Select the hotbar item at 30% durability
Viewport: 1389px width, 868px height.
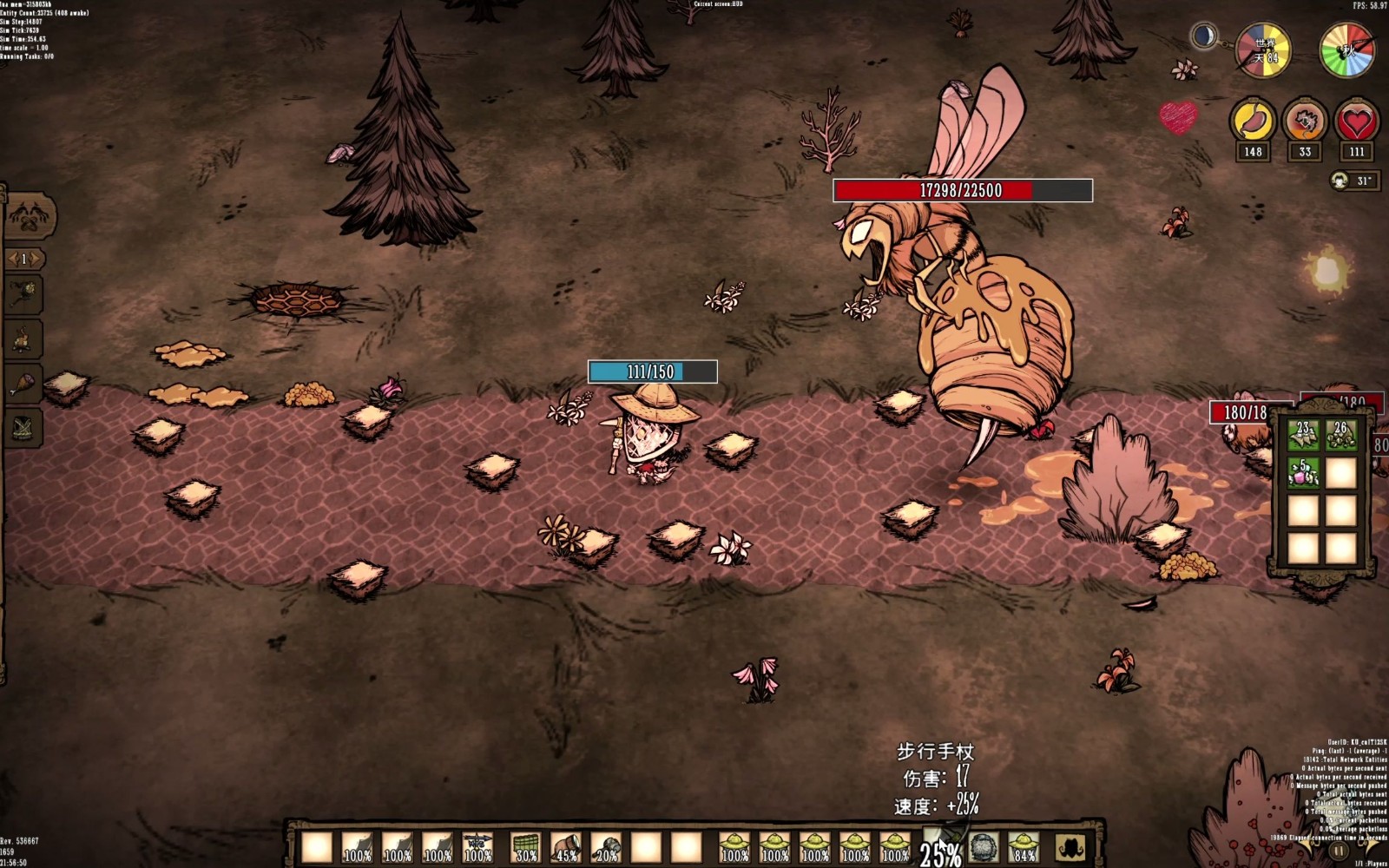click(x=525, y=847)
